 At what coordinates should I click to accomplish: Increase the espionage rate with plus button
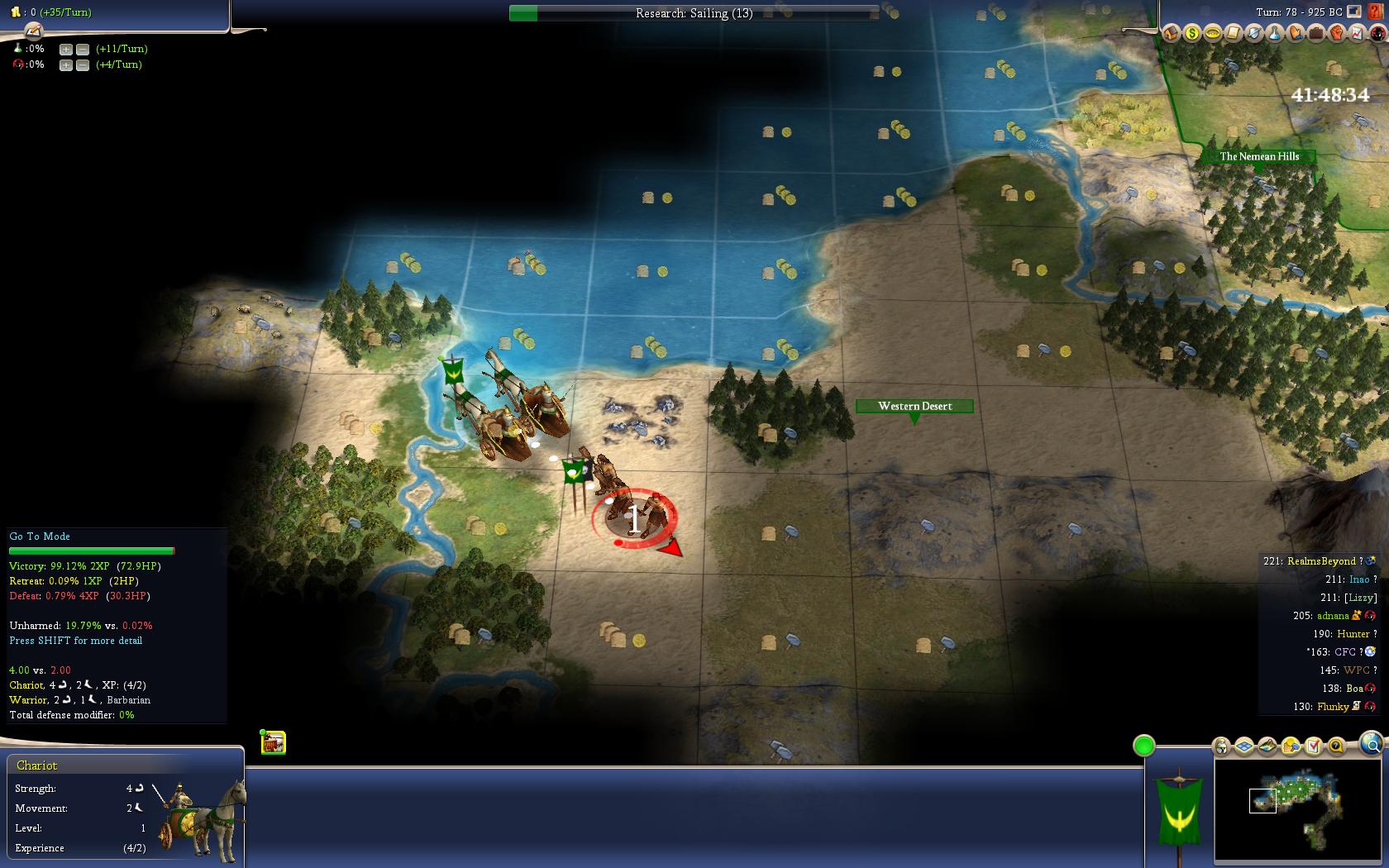[66, 64]
